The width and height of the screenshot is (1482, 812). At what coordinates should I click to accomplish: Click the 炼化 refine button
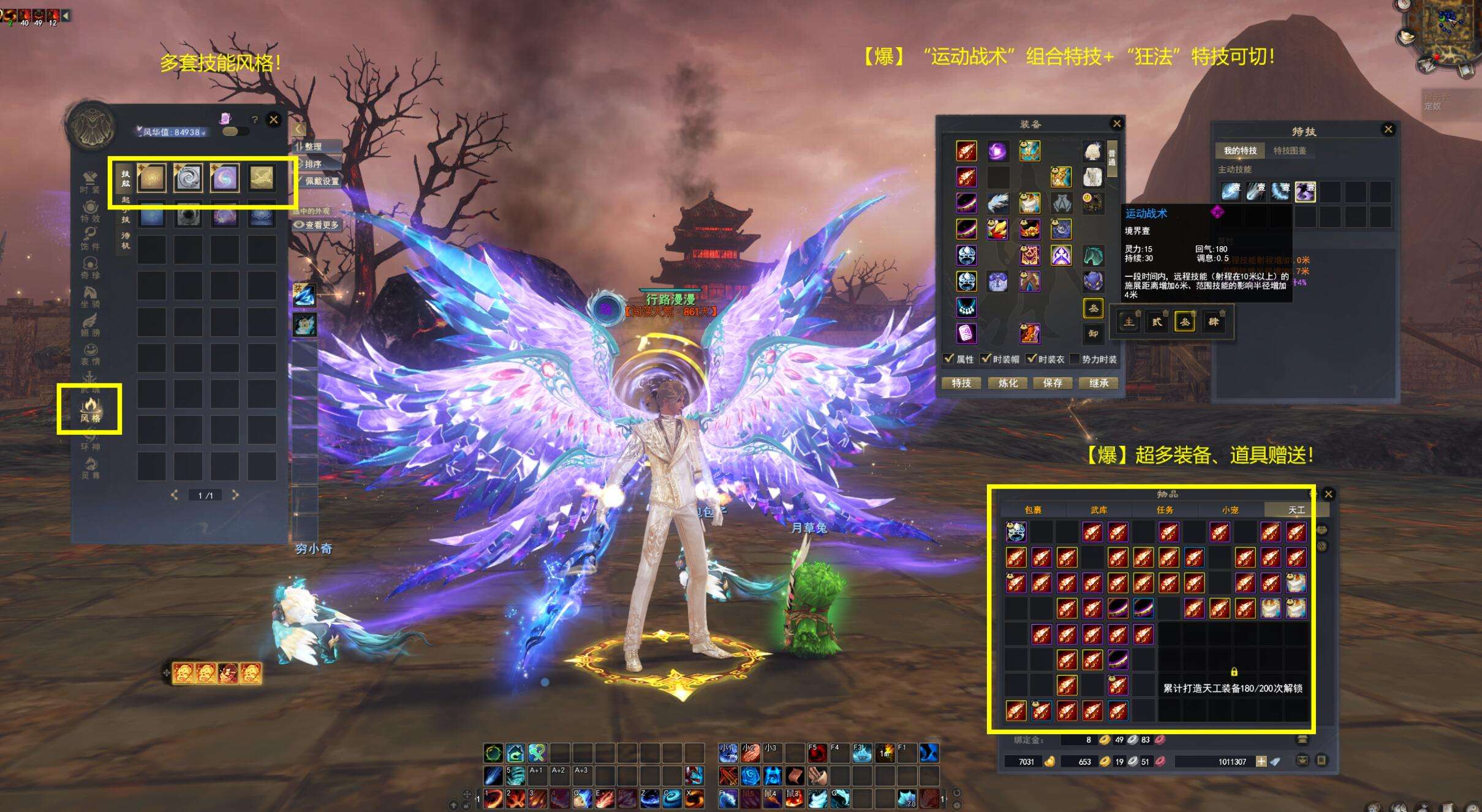(1008, 383)
